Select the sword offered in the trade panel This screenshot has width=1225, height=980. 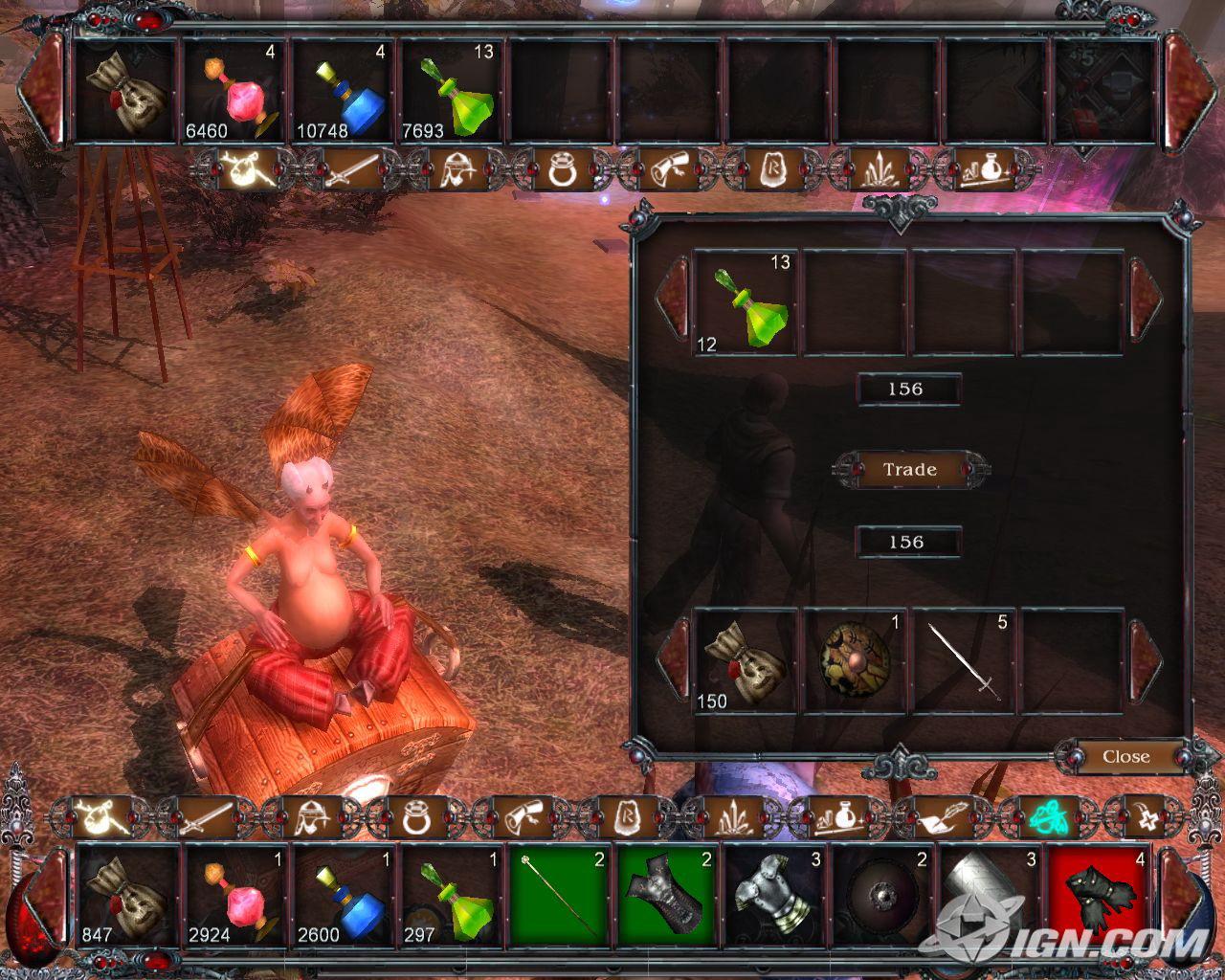(x=964, y=660)
